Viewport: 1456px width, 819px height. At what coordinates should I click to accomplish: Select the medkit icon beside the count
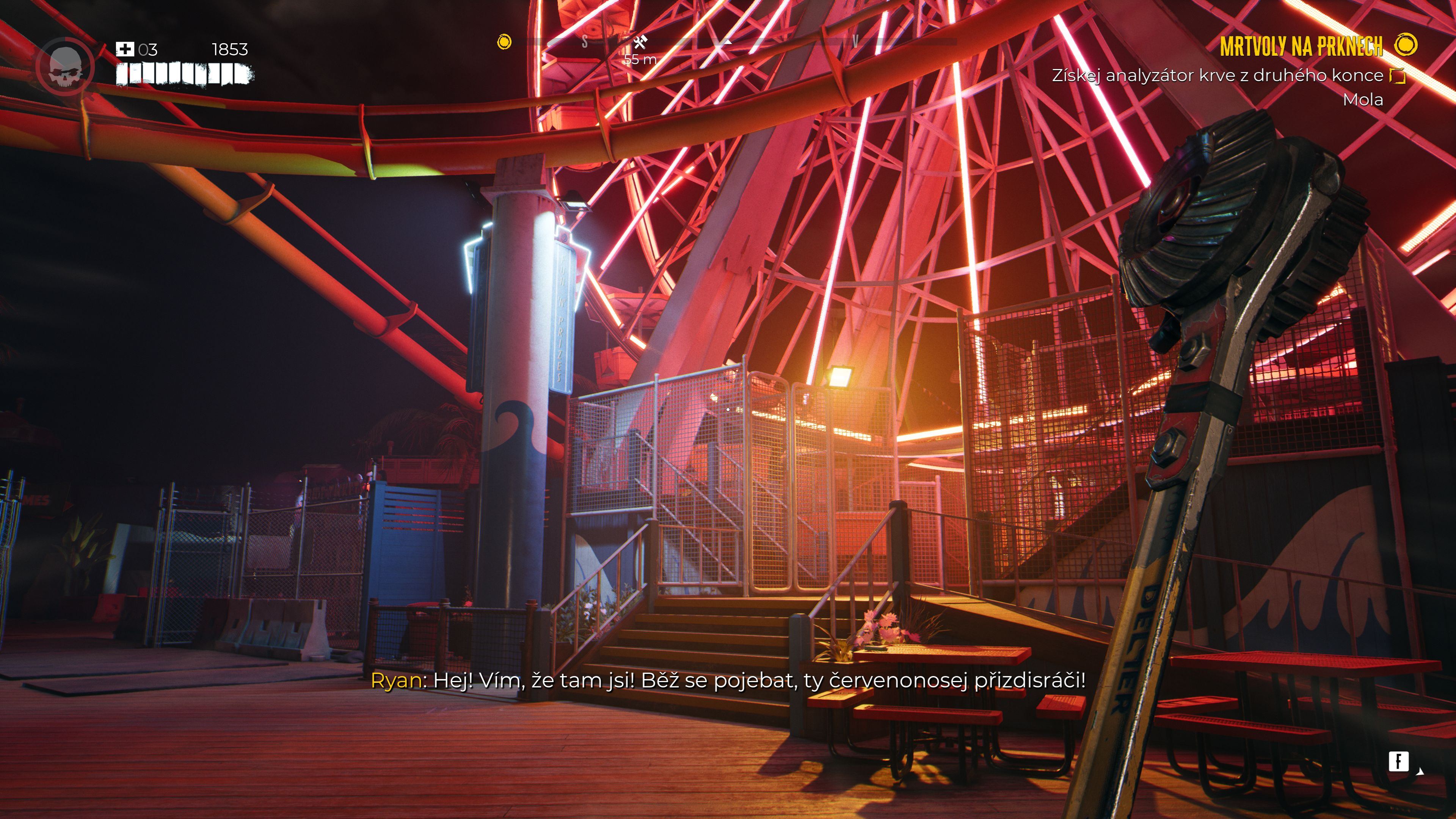point(124,49)
